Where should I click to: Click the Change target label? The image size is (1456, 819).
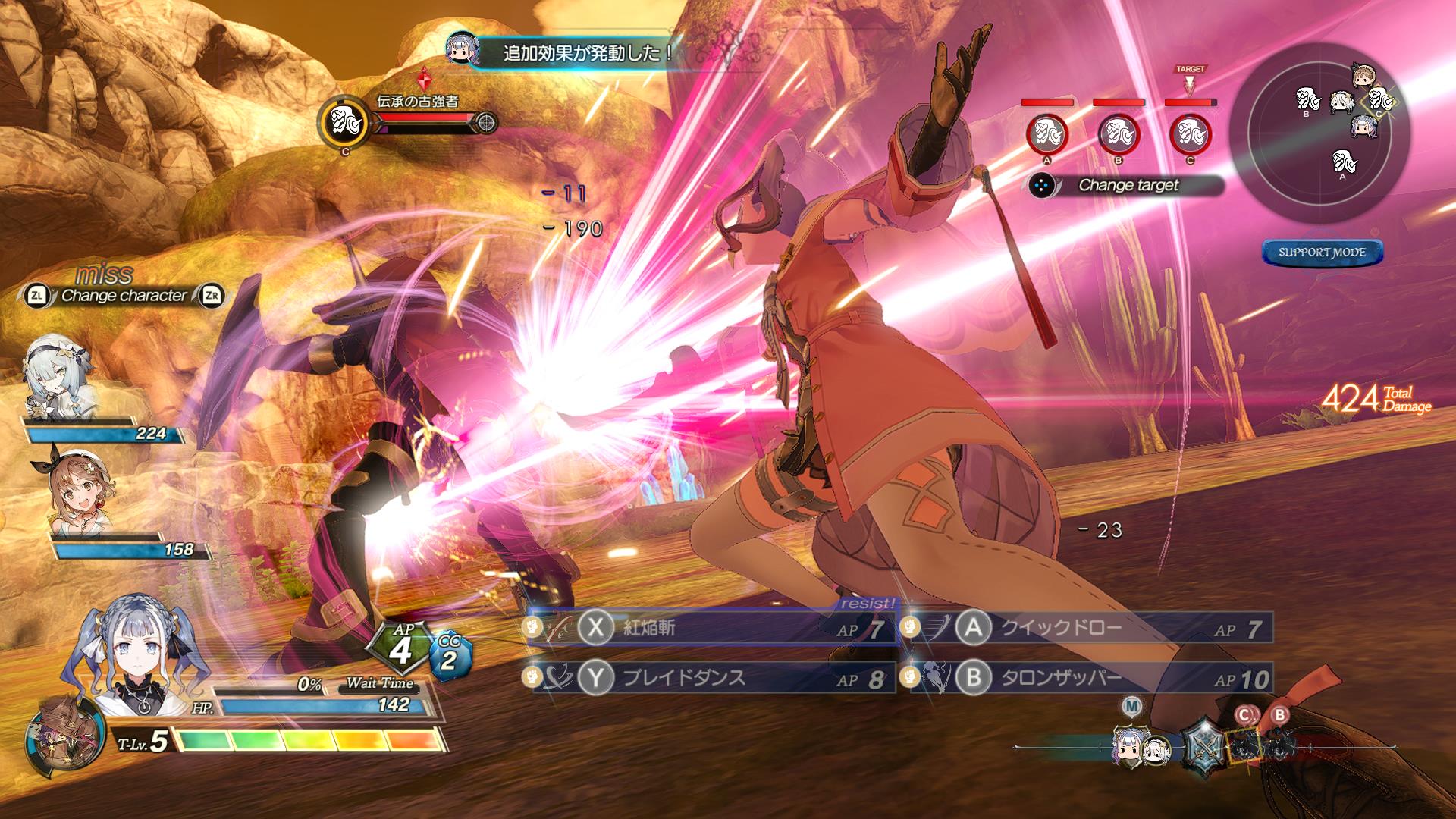point(1128,185)
